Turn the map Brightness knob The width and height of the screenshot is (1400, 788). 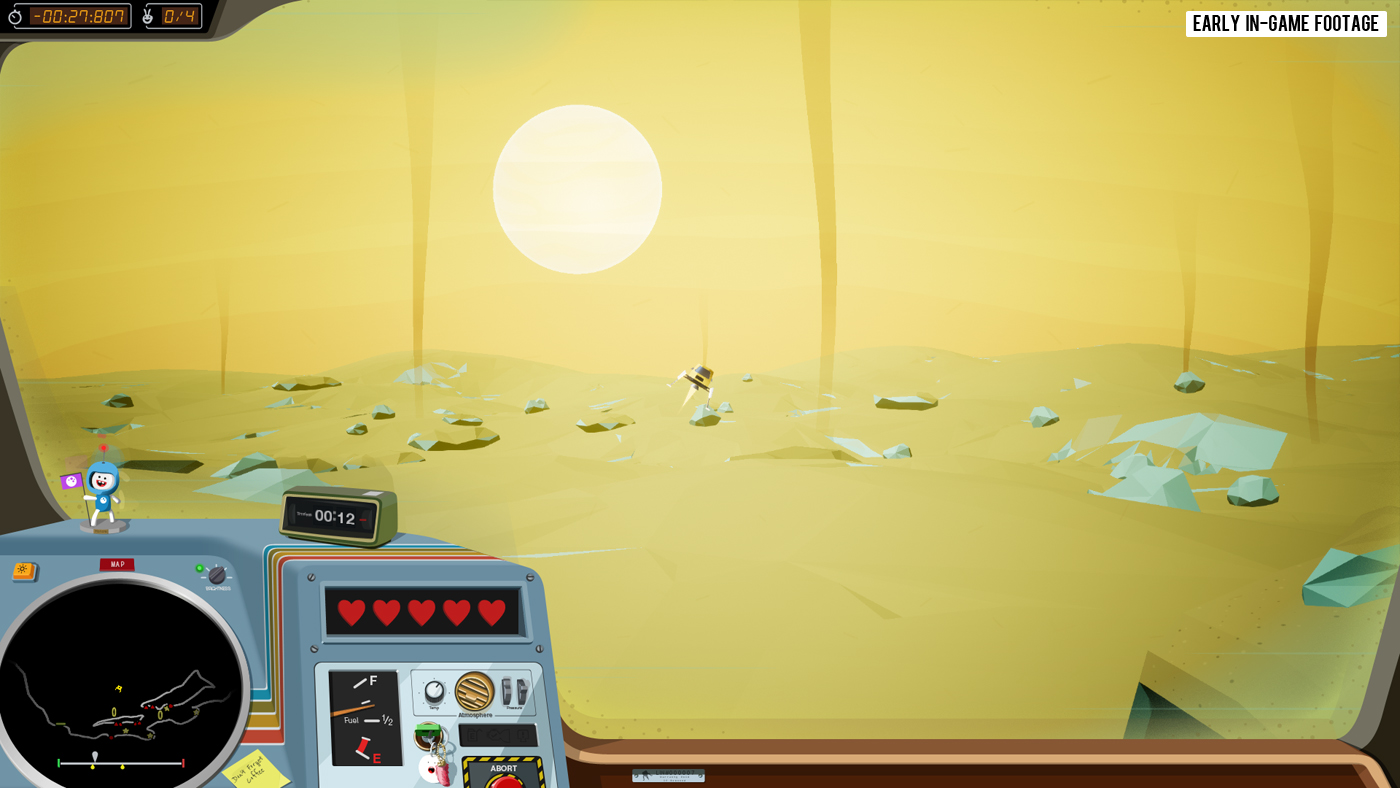point(217,575)
